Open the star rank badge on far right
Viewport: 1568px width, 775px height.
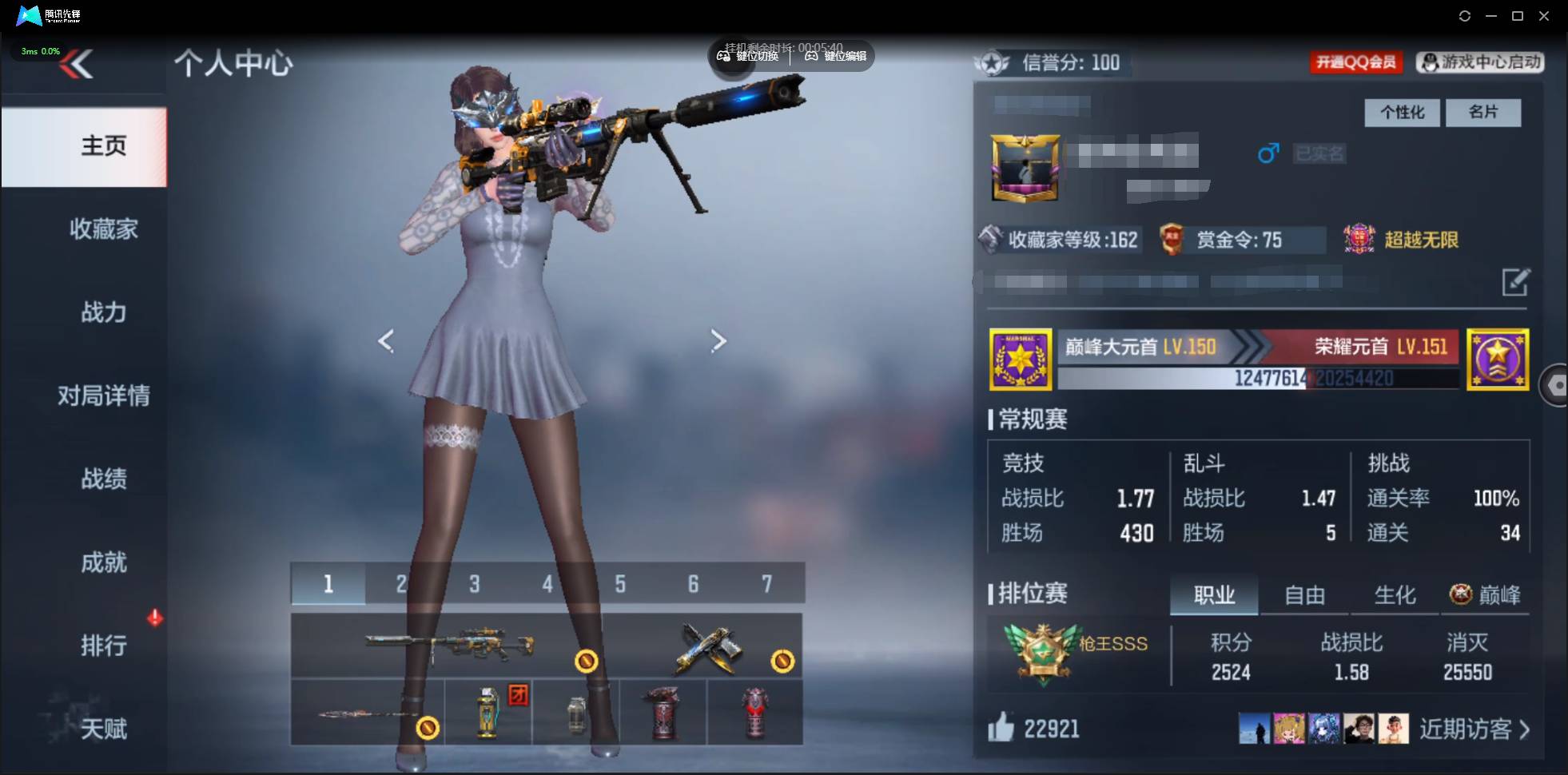click(1498, 360)
